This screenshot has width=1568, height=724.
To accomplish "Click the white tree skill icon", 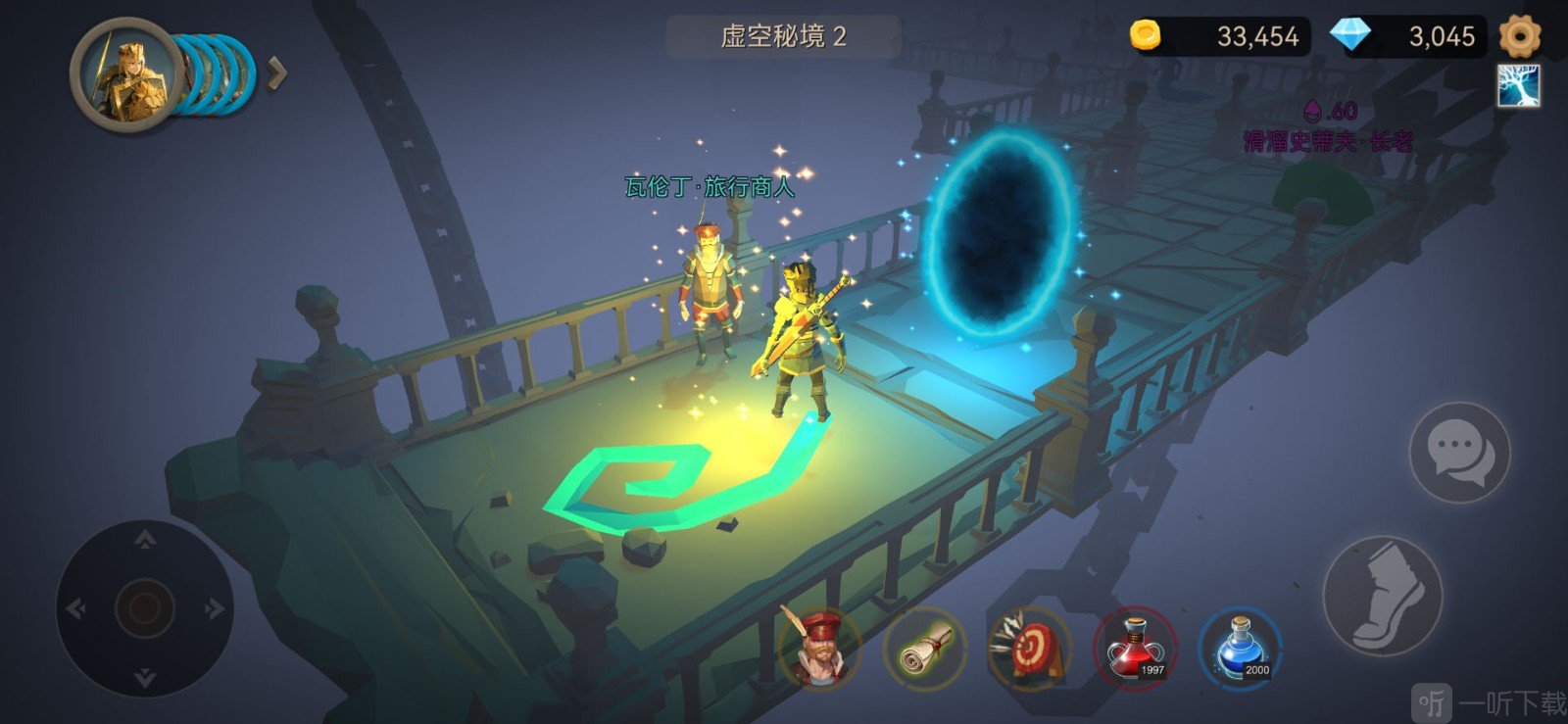I will tap(1518, 86).
